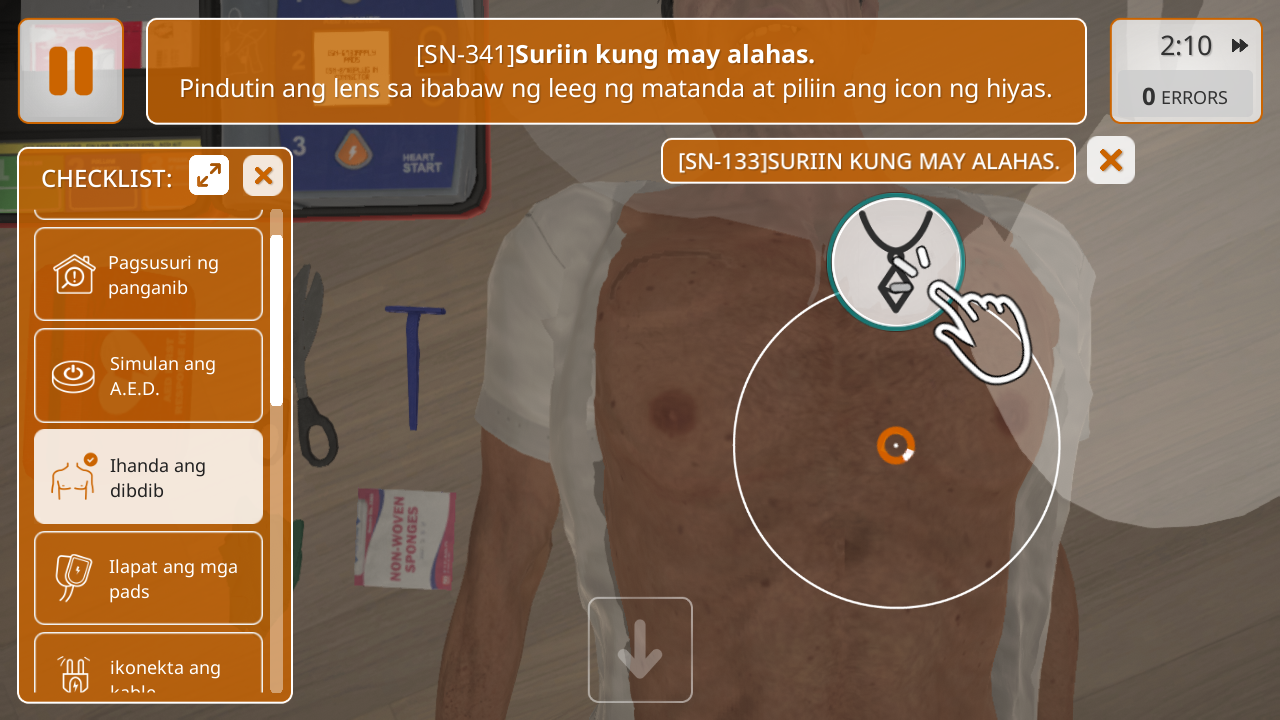Screen dimensions: 1280x720
Task: Select 'Ilapat ang mga pads' checklist item
Action: point(149,578)
